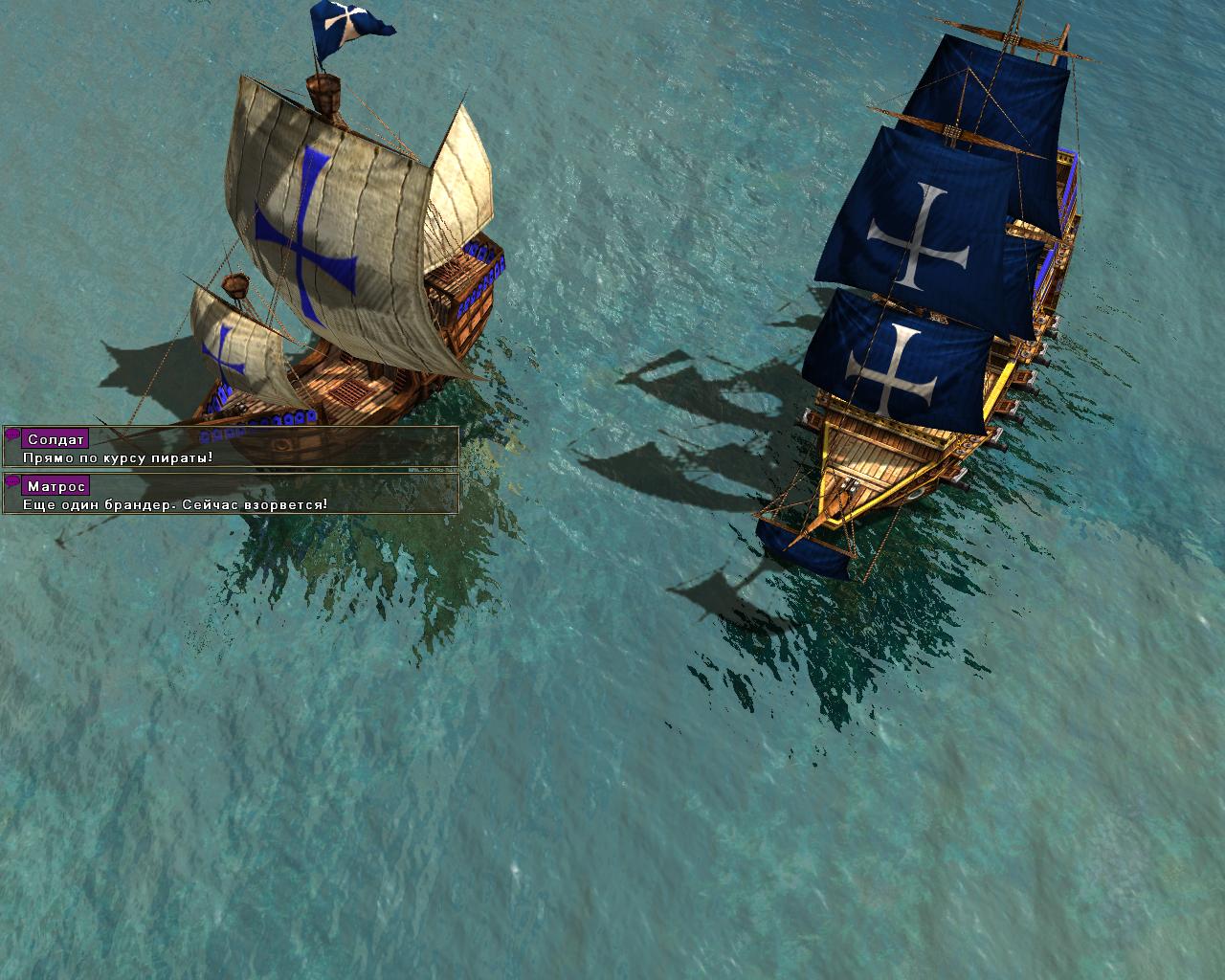The height and width of the screenshot is (980, 1225).
Task: Select the Солдат message about pirates ahead
Action: (230, 448)
